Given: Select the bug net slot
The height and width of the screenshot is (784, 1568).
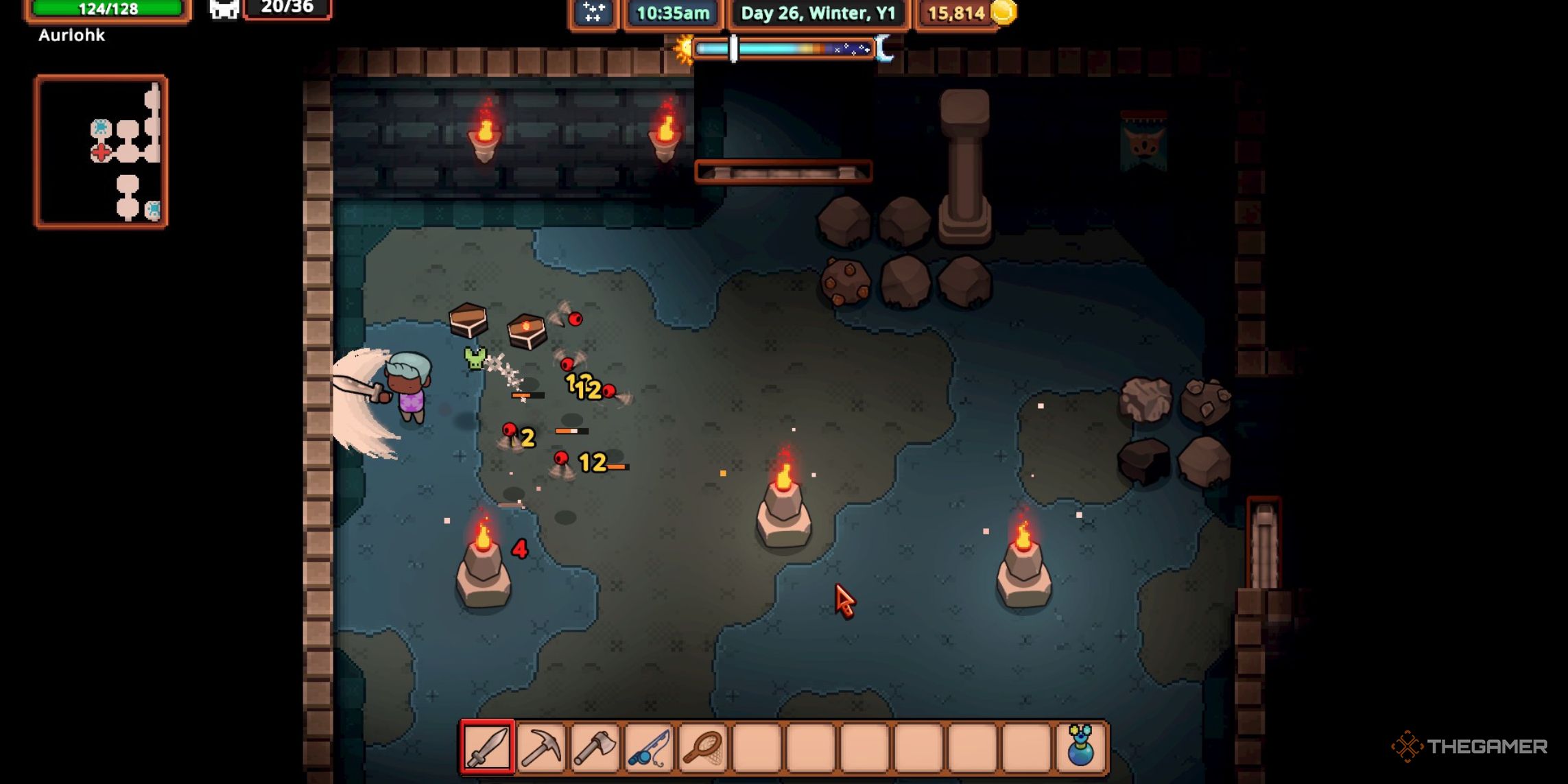Looking at the screenshot, I should (x=702, y=746).
